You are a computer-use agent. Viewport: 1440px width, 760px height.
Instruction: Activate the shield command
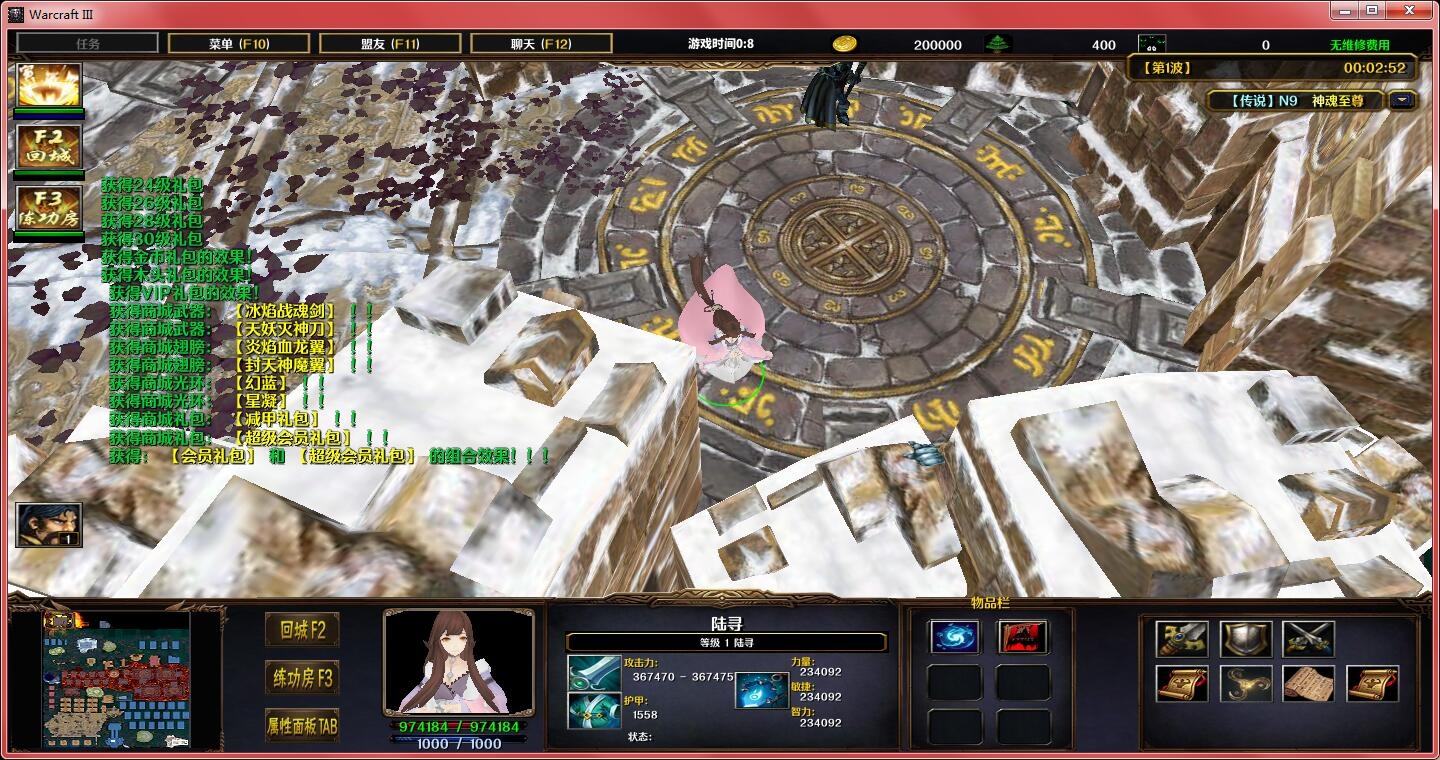1246,639
